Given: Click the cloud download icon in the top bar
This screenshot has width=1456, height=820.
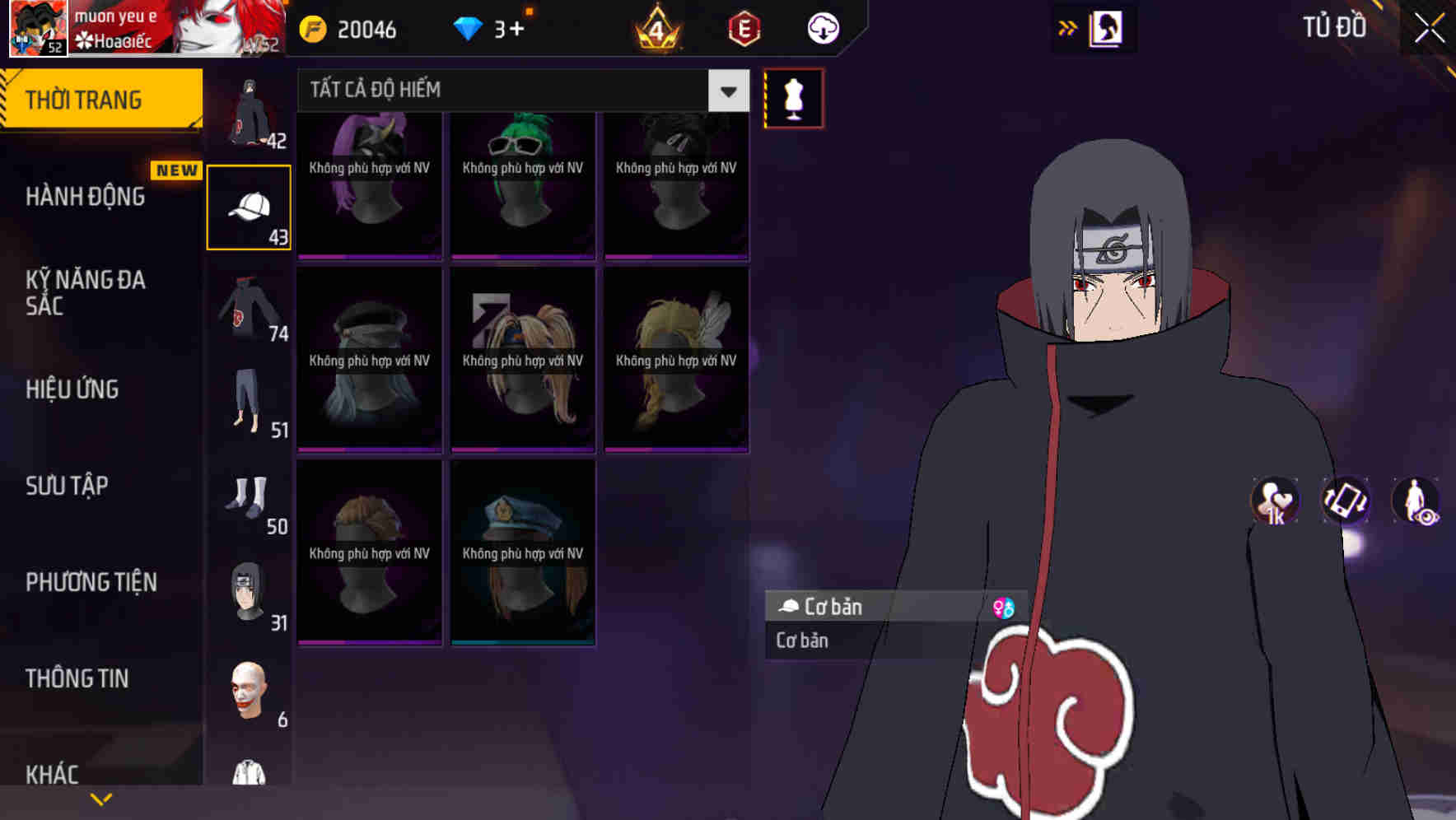Looking at the screenshot, I should coord(822,27).
